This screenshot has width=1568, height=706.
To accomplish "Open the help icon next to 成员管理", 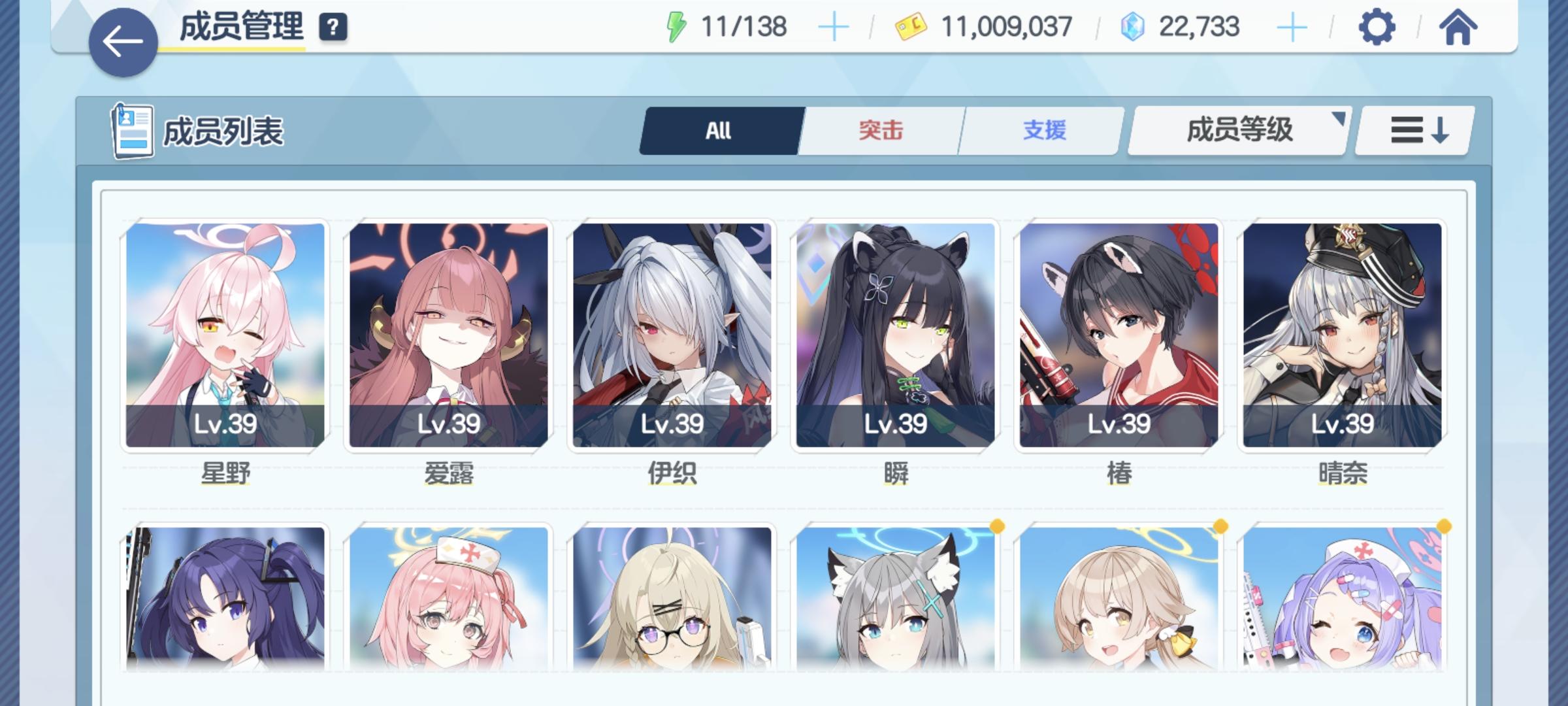I will [x=333, y=27].
